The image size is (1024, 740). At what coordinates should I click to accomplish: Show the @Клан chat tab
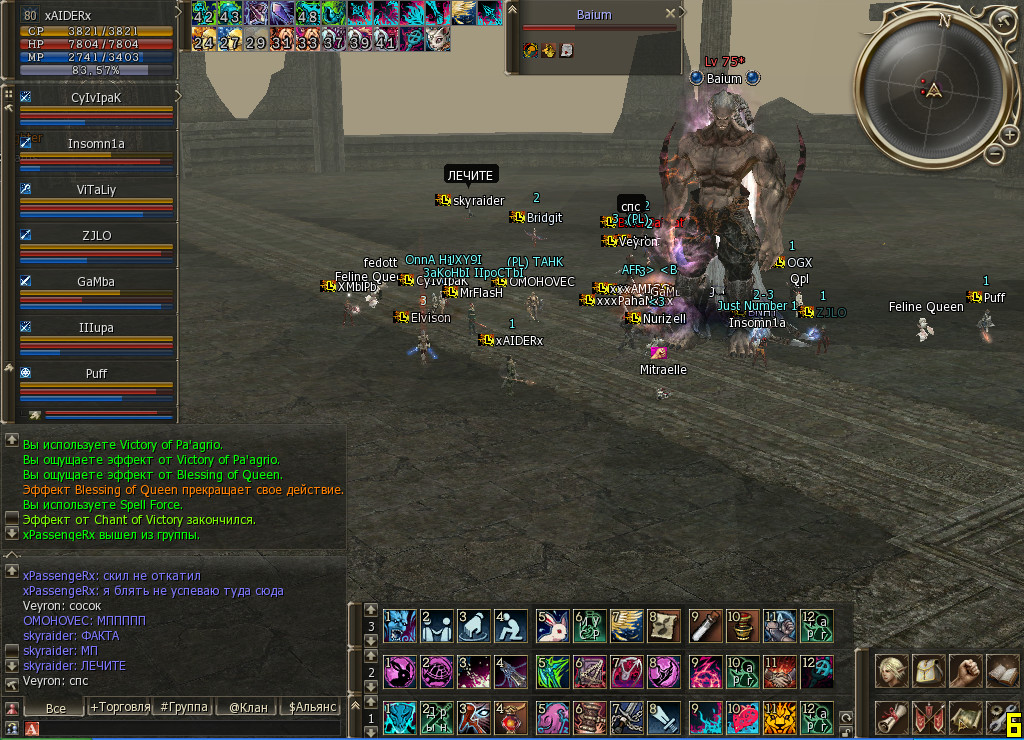[248, 707]
